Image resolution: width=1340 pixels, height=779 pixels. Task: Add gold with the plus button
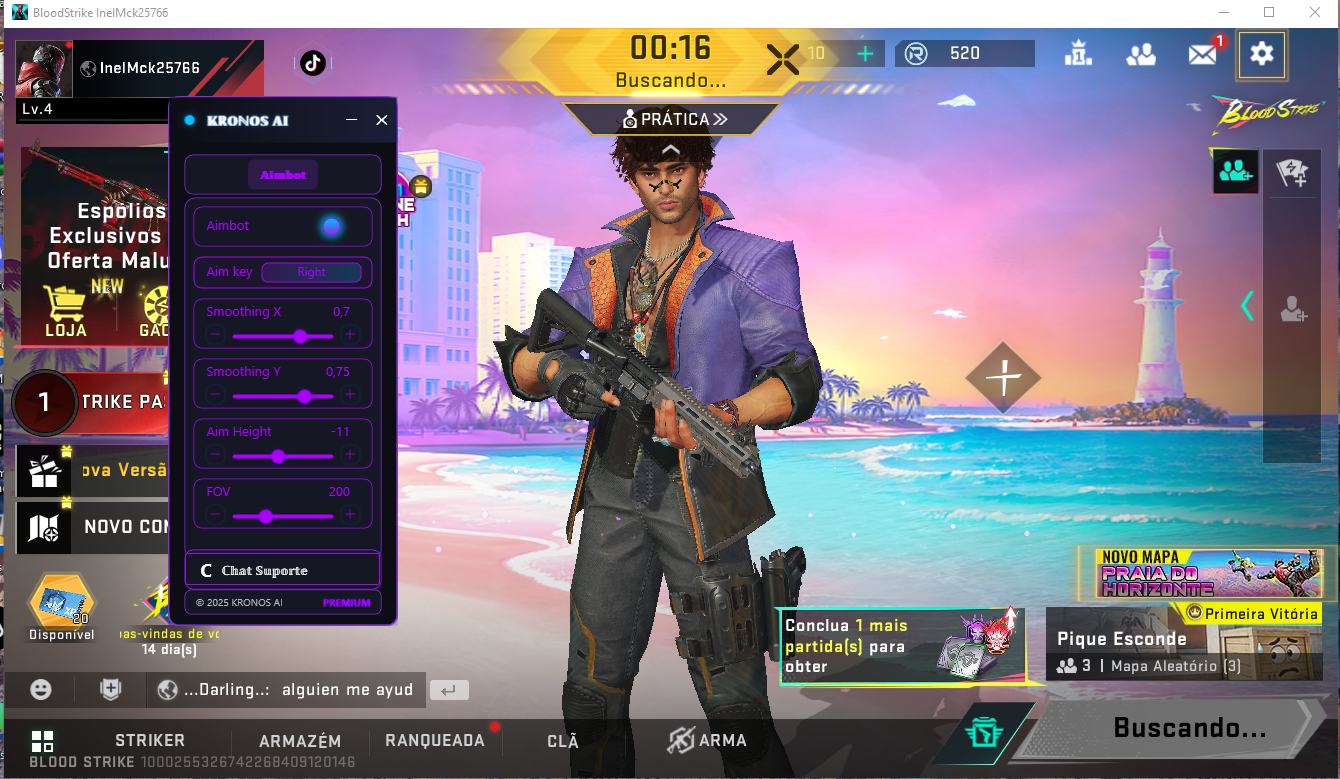(x=865, y=54)
